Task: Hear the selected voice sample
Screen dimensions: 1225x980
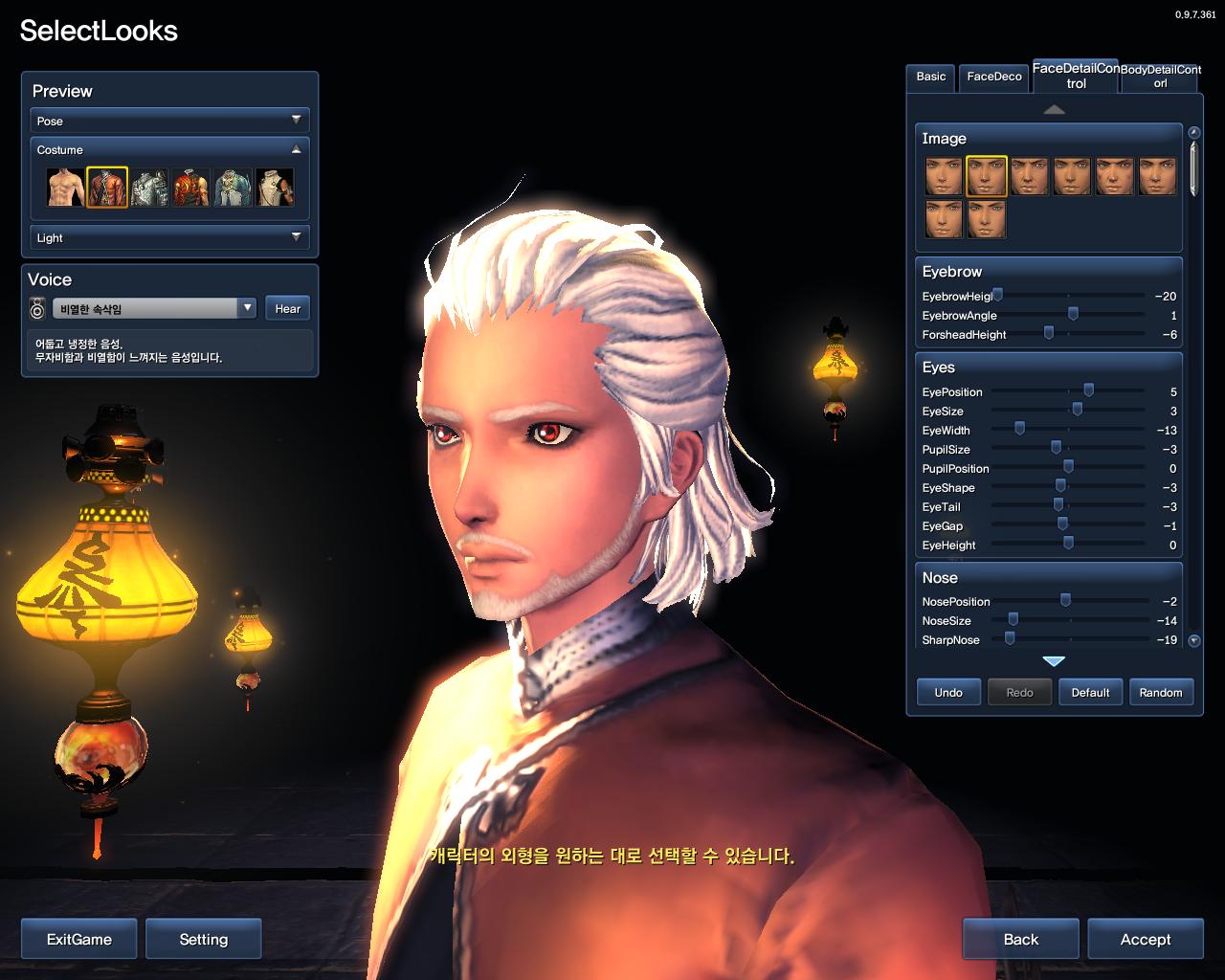Action: pyautogui.click(x=287, y=308)
